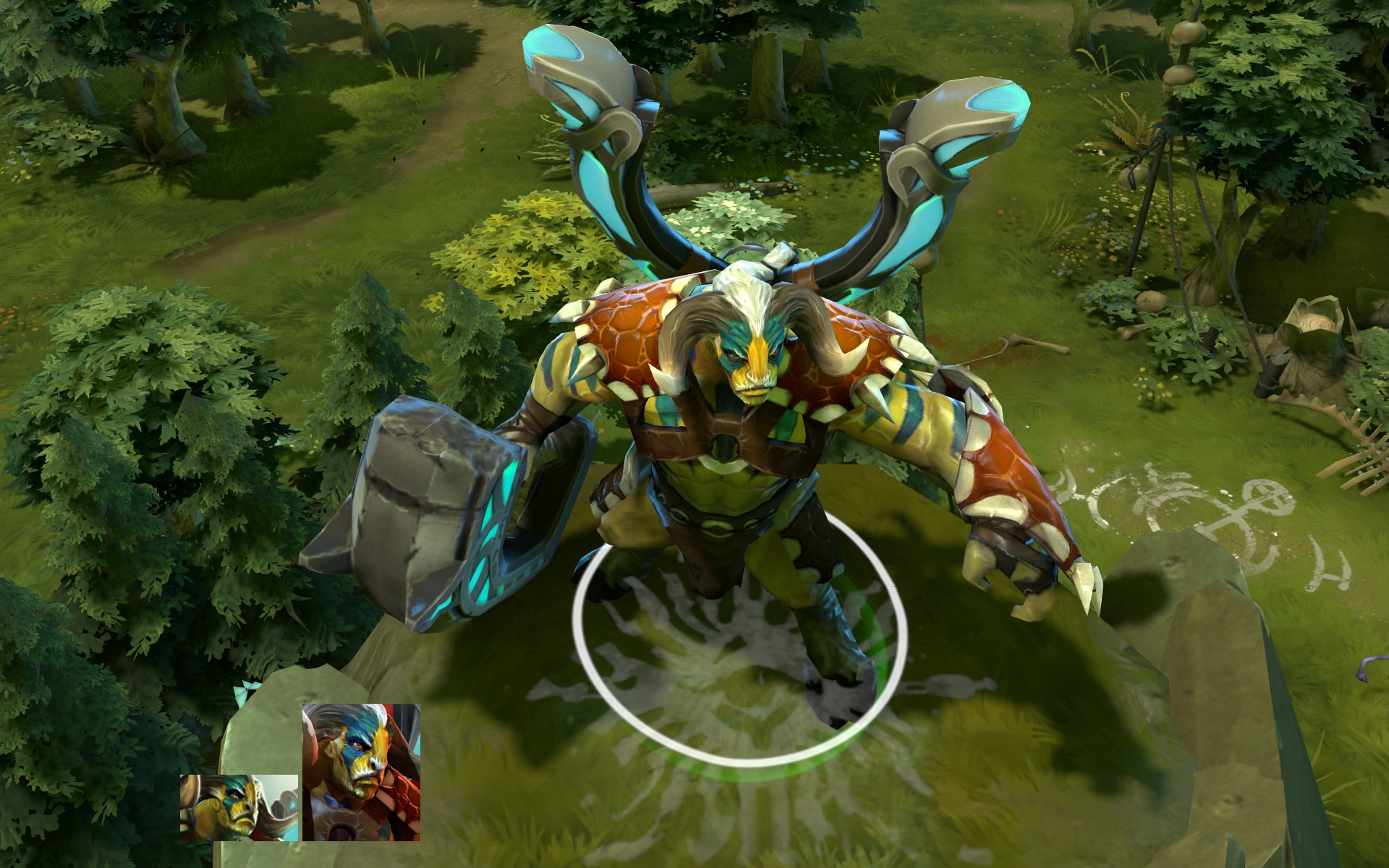
Task: Select the small Elder Titan portrait thumbnail
Action: click(239, 807)
